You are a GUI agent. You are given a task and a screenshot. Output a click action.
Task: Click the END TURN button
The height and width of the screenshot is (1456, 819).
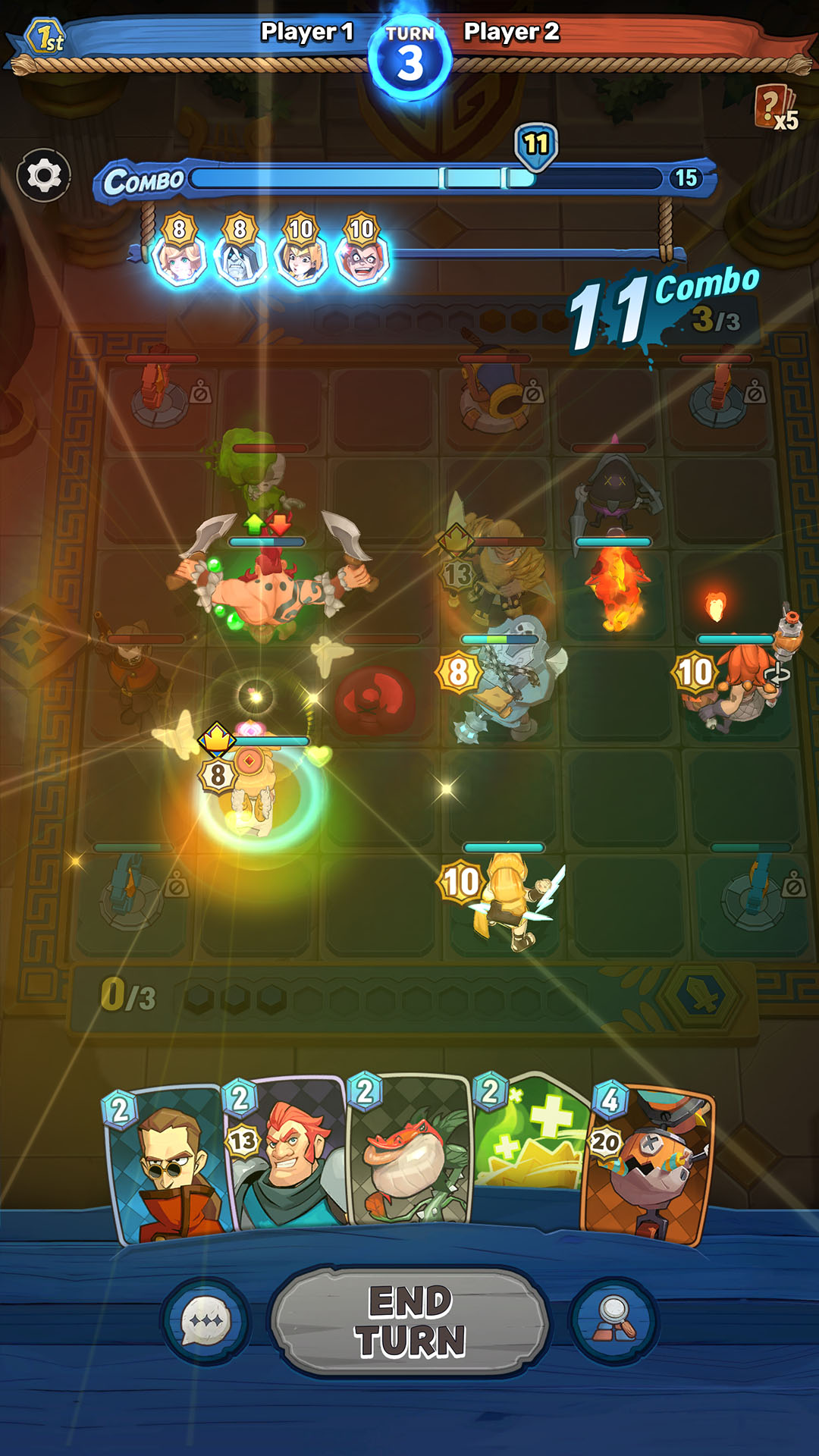(409, 1321)
